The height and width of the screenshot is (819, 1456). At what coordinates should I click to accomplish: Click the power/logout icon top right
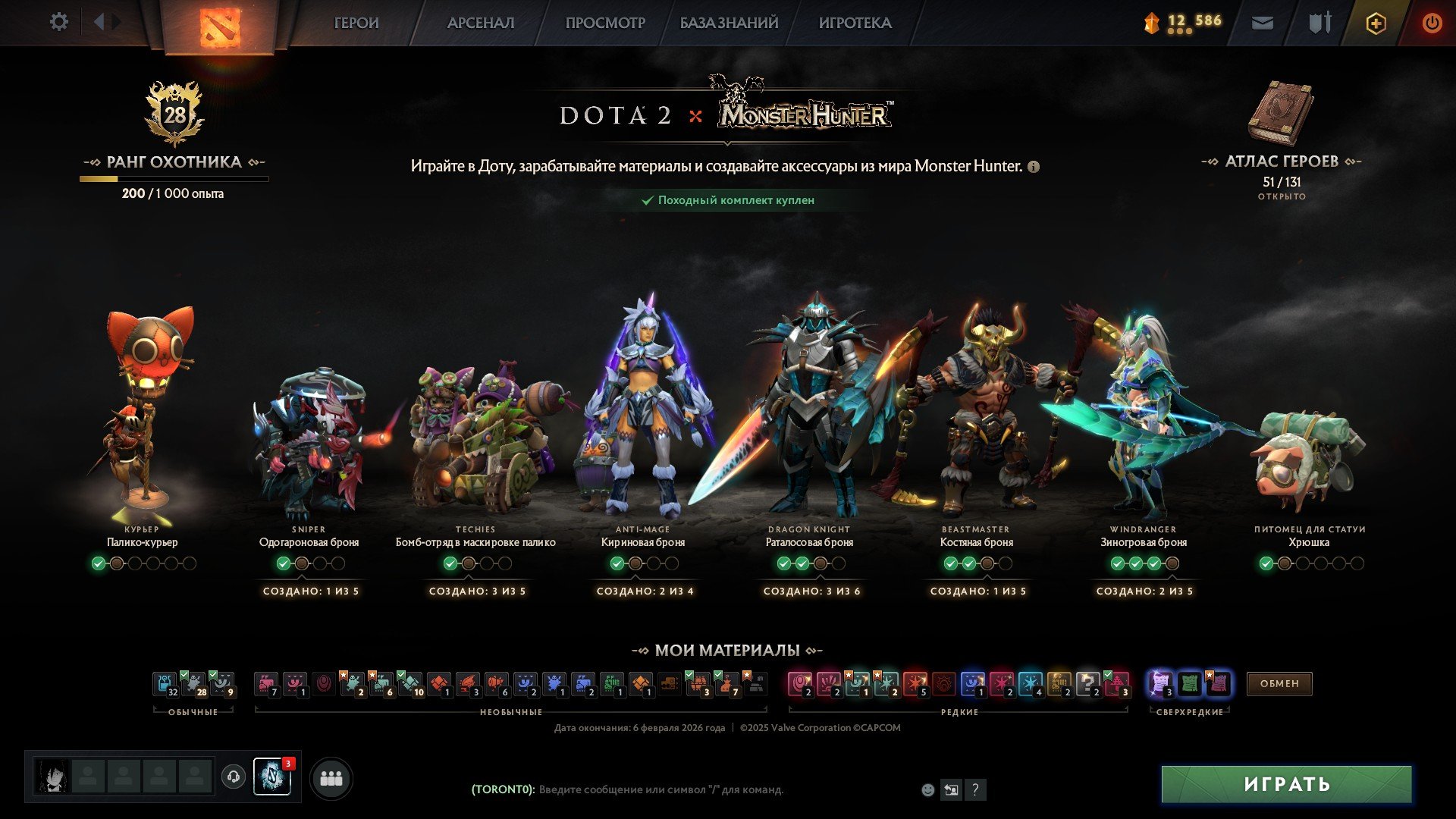click(1432, 23)
